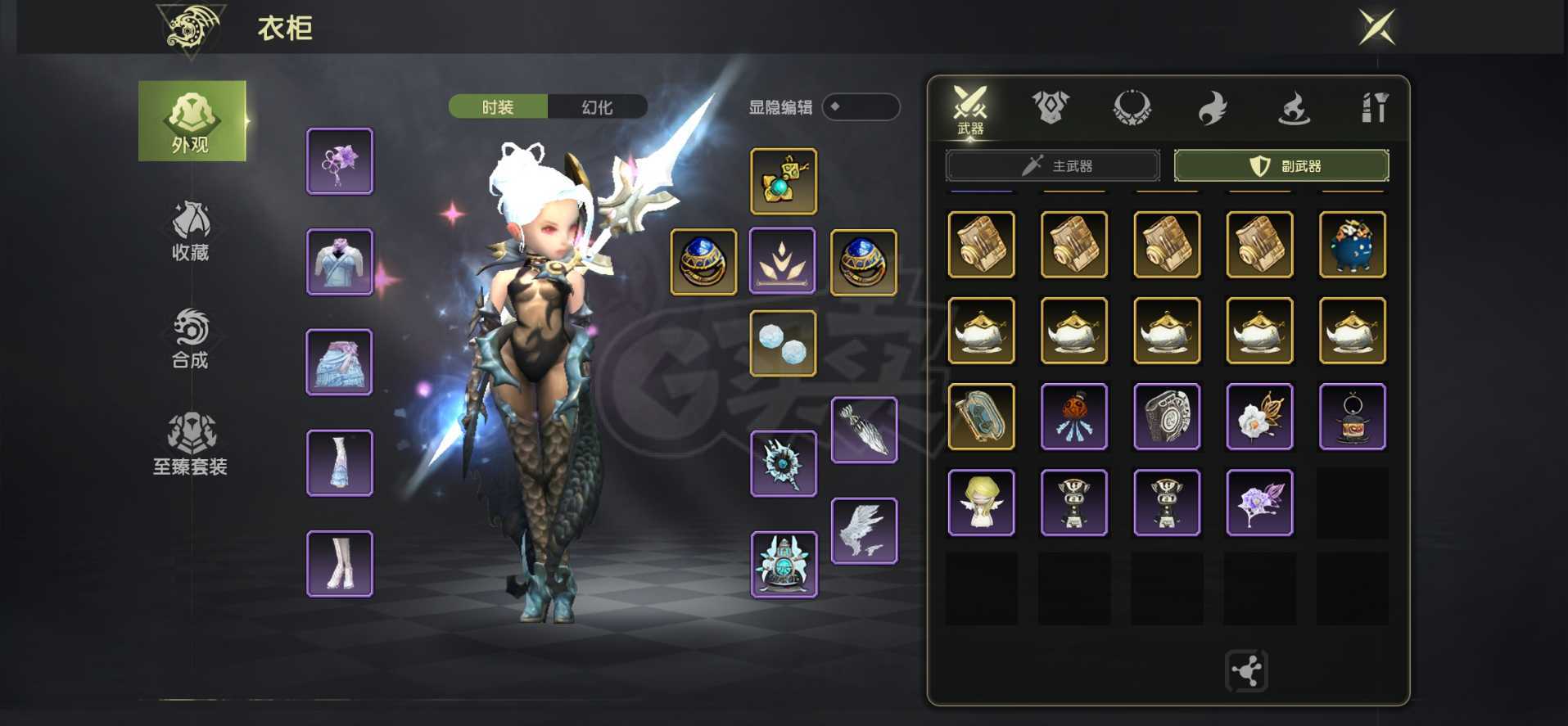Open the 合成 synthesis menu
The width and height of the screenshot is (1568, 726).
click(x=191, y=338)
